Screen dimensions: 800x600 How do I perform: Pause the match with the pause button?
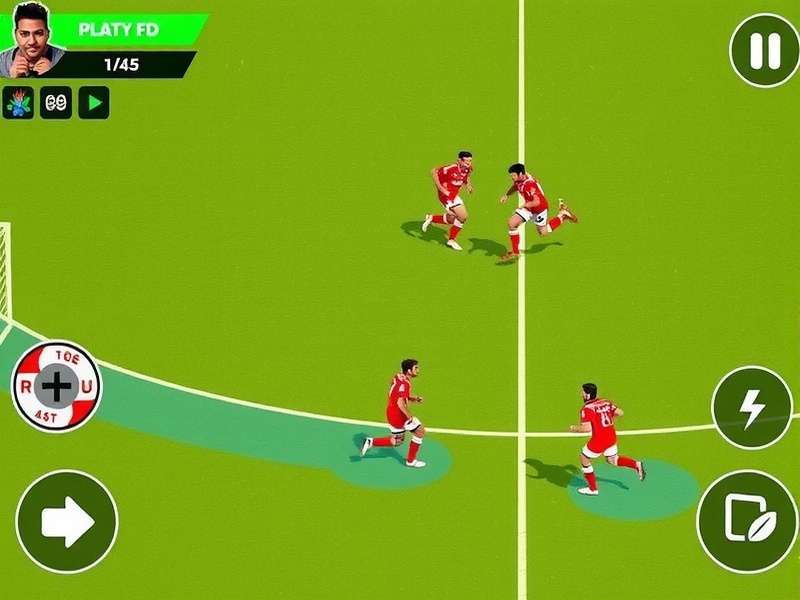[764, 50]
